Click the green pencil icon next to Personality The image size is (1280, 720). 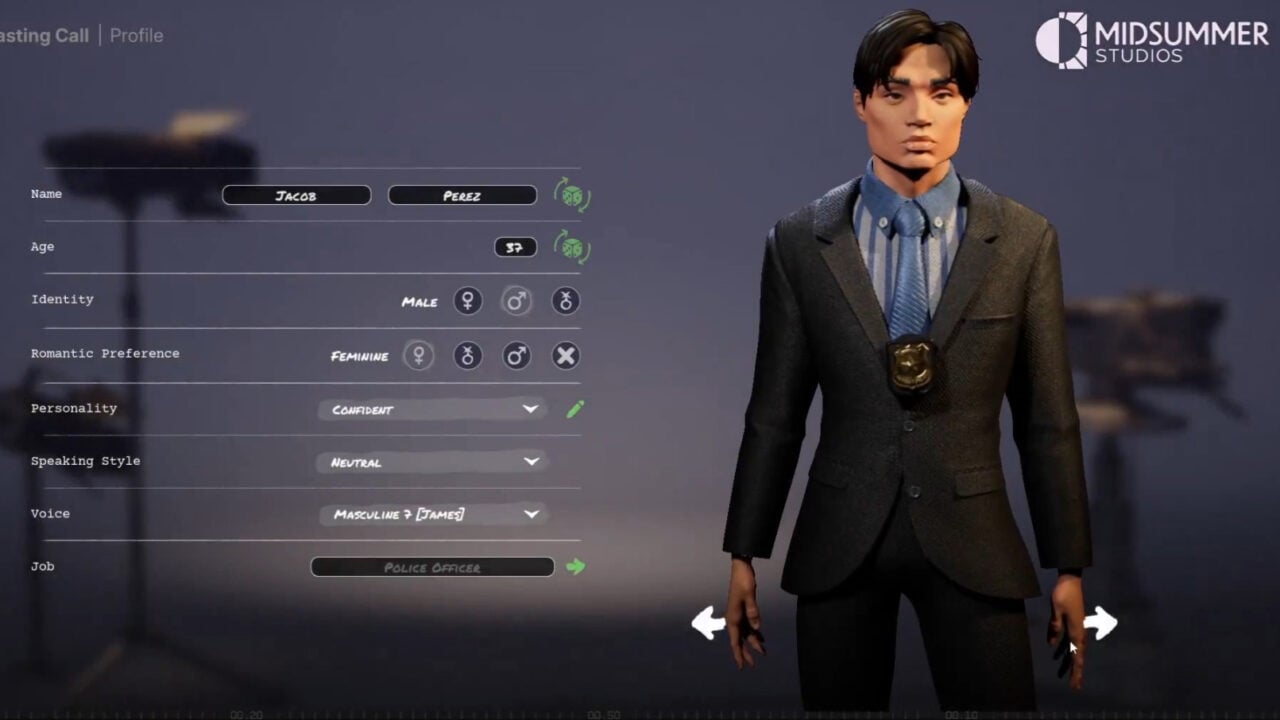(x=573, y=409)
